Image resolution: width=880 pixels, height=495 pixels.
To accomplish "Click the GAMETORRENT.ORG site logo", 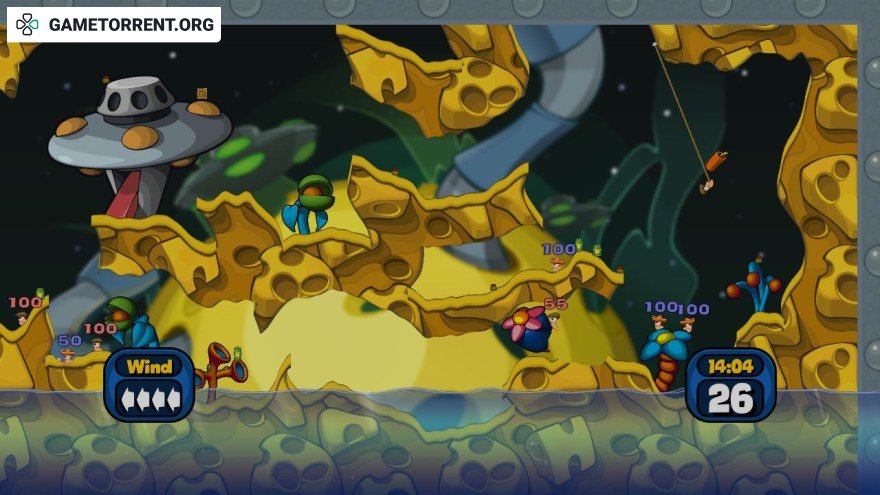I will pos(114,24).
